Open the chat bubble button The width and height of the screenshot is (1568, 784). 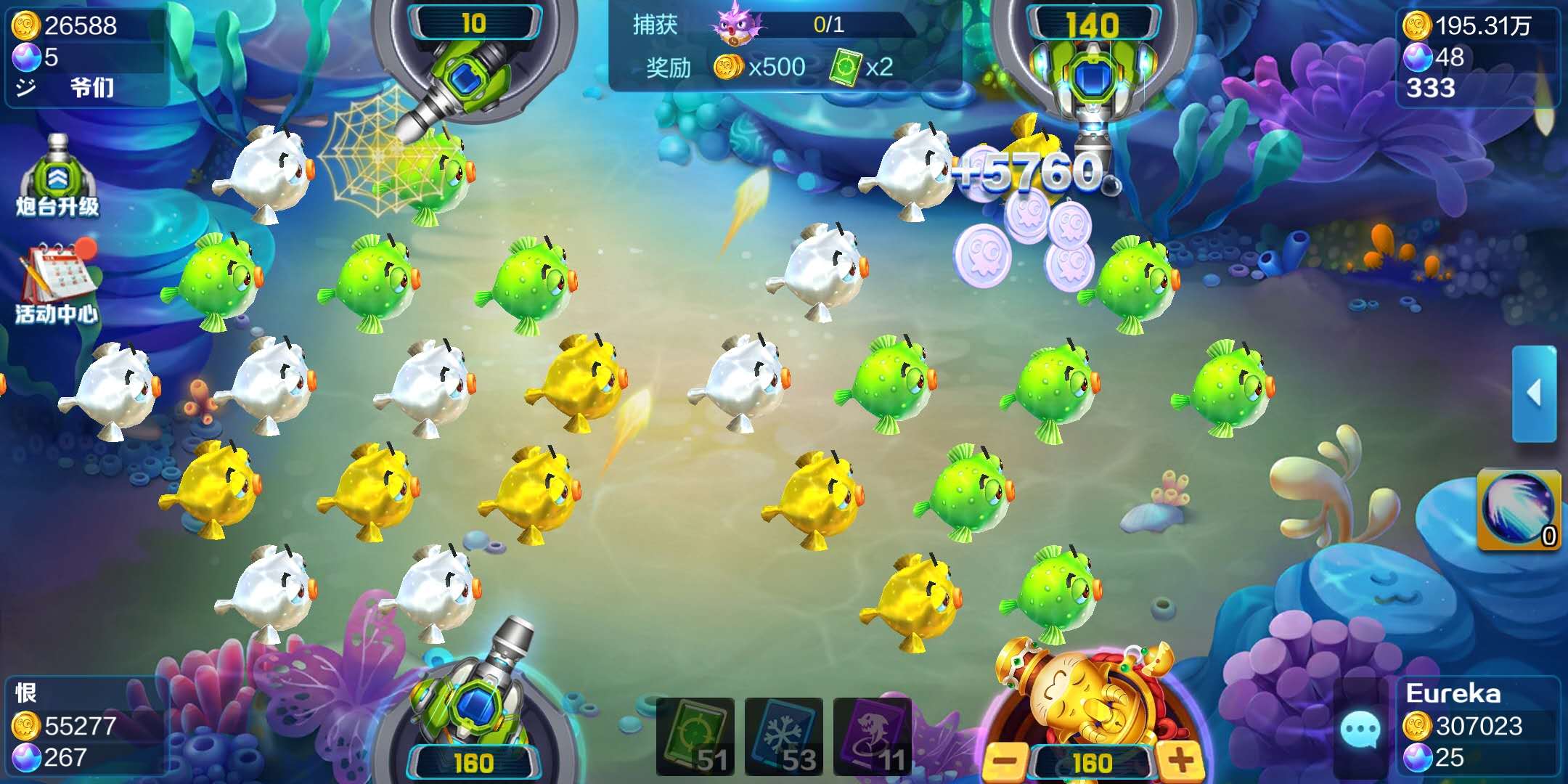click(x=1360, y=730)
